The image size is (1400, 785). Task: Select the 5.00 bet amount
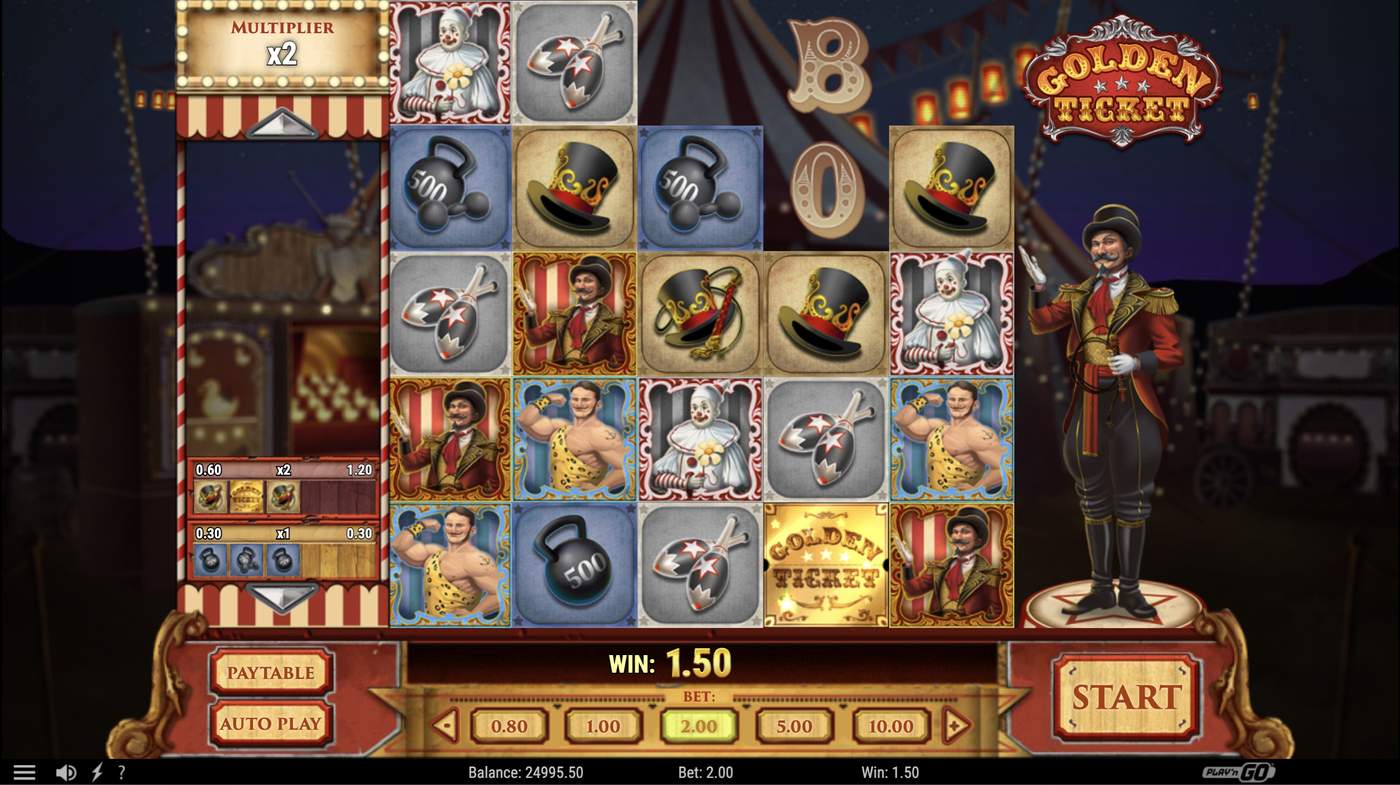click(x=794, y=727)
